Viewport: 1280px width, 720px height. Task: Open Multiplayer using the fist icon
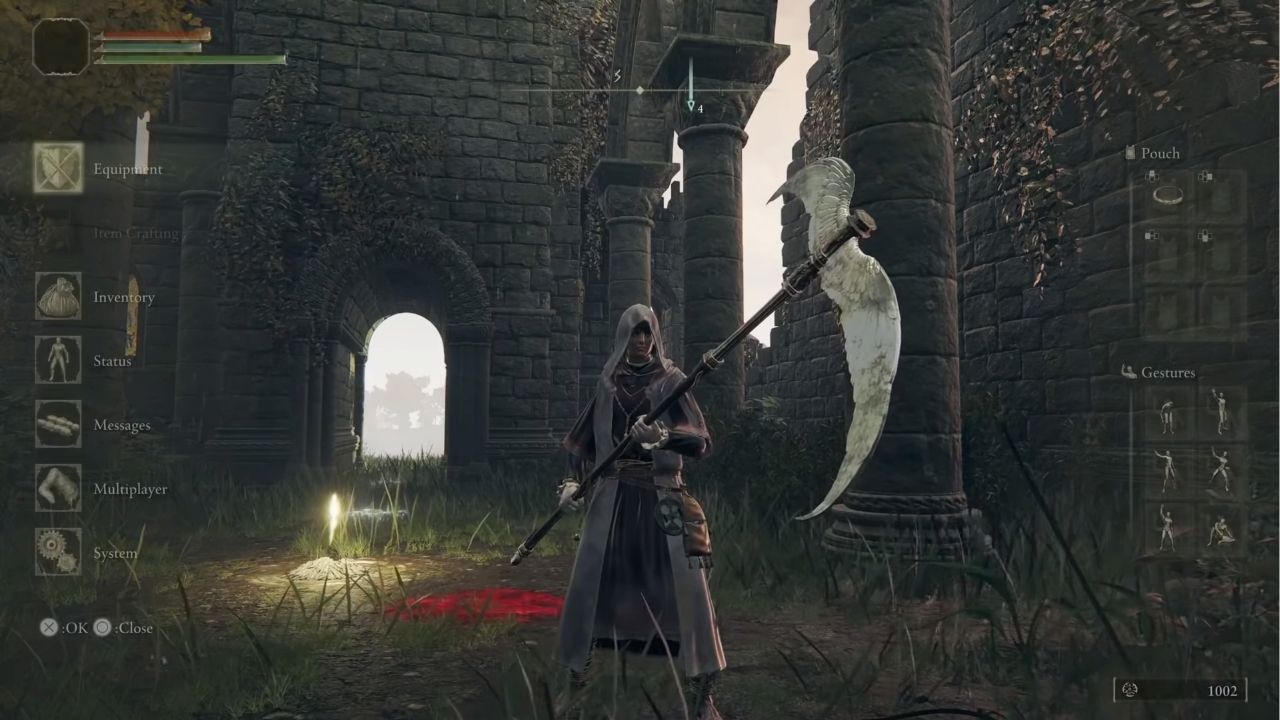point(57,489)
